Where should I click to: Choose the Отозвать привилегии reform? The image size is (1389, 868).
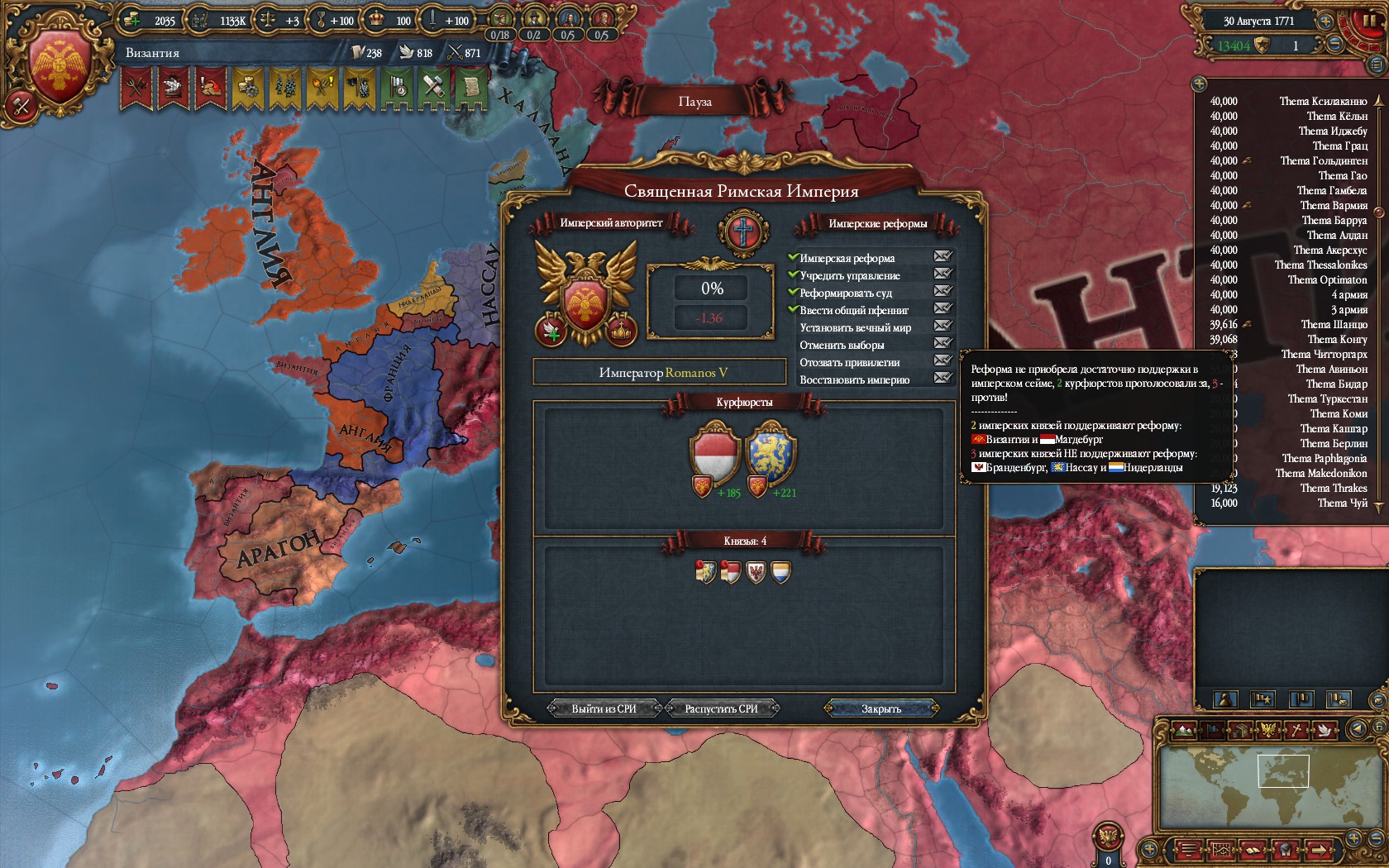tap(849, 362)
